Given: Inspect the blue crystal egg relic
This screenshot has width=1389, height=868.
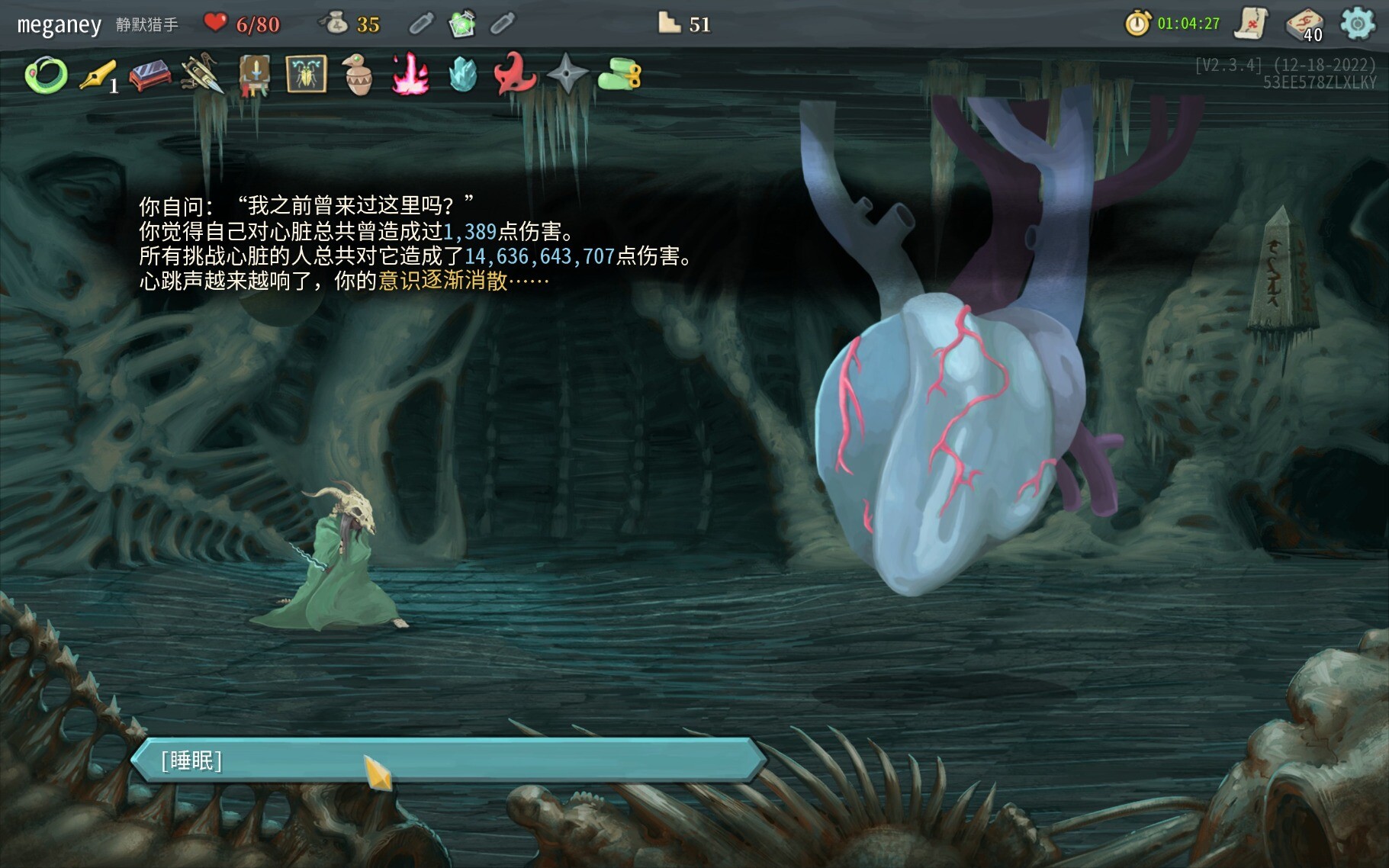Looking at the screenshot, I should click(x=461, y=76).
